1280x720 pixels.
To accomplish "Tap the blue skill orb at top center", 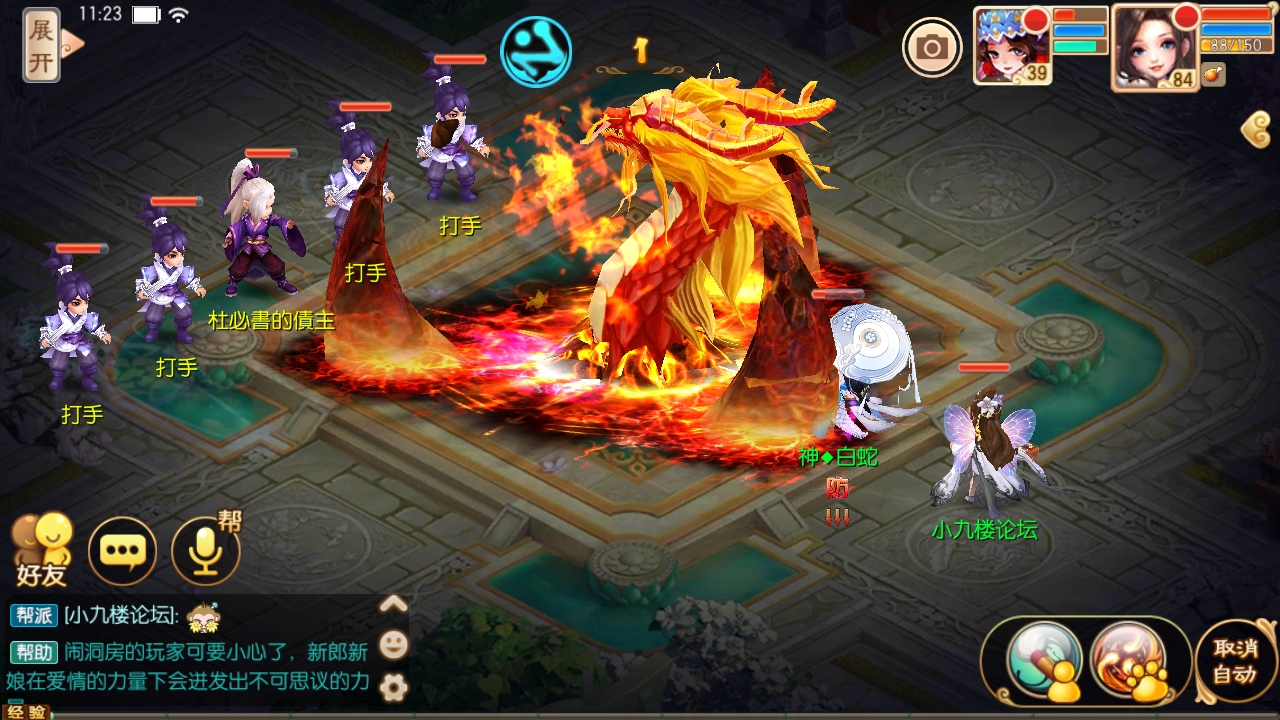I will click(536, 53).
